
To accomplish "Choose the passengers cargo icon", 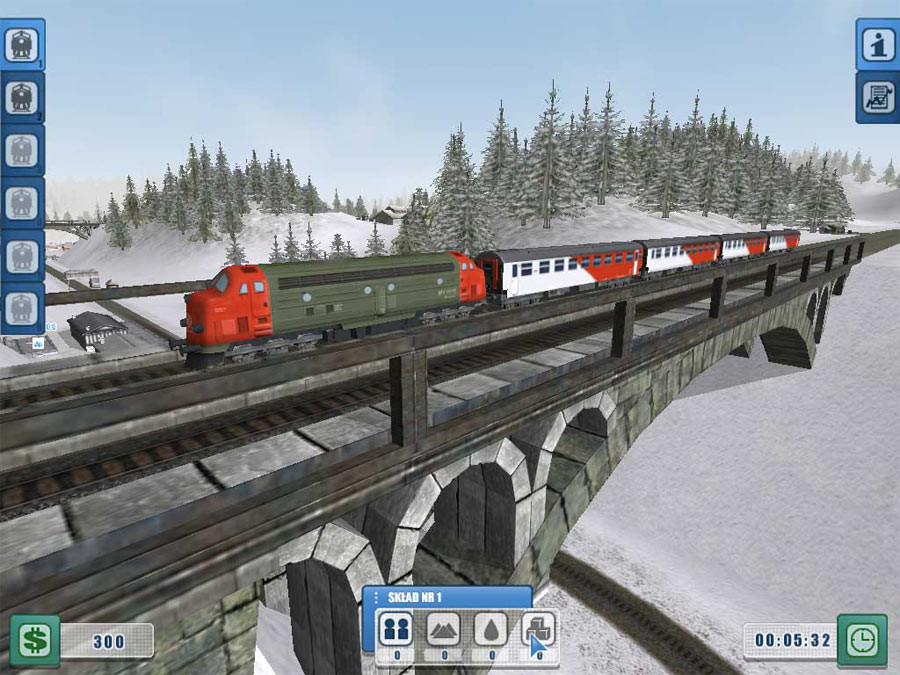I will click(x=396, y=630).
